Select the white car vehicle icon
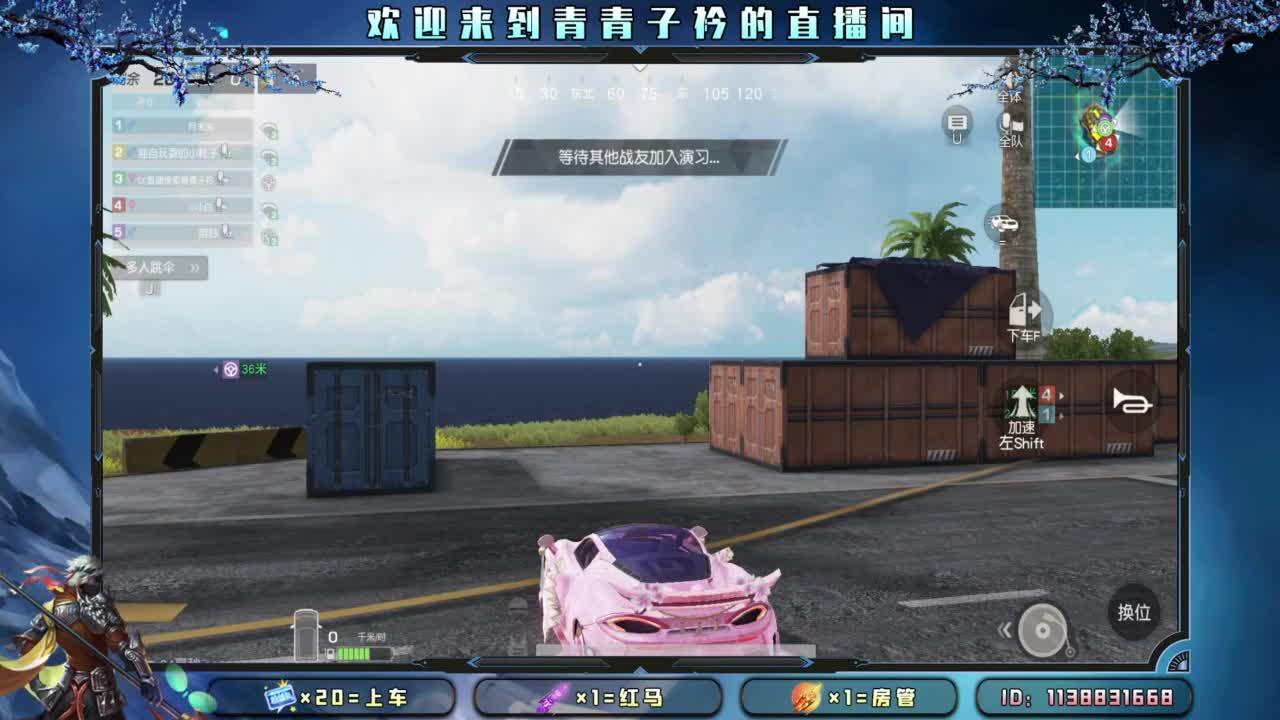 pos(1002,223)
